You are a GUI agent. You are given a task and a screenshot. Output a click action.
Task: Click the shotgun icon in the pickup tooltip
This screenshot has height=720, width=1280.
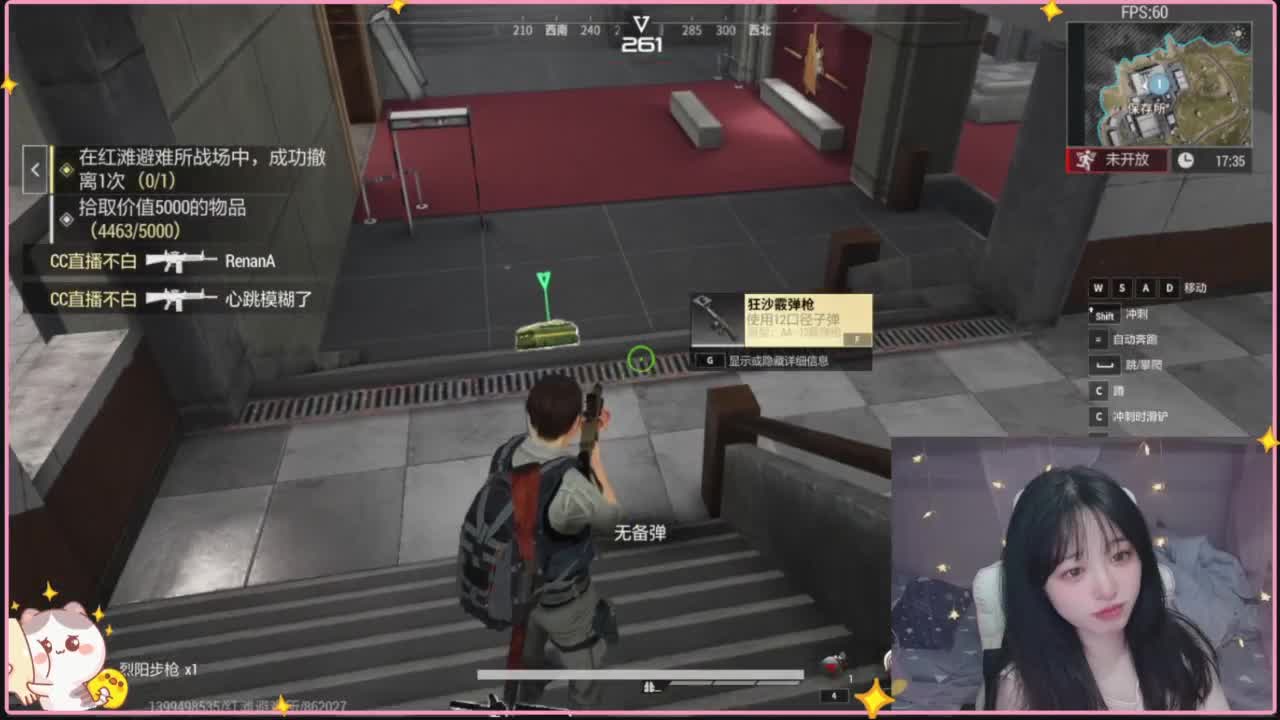click(712, 318)
